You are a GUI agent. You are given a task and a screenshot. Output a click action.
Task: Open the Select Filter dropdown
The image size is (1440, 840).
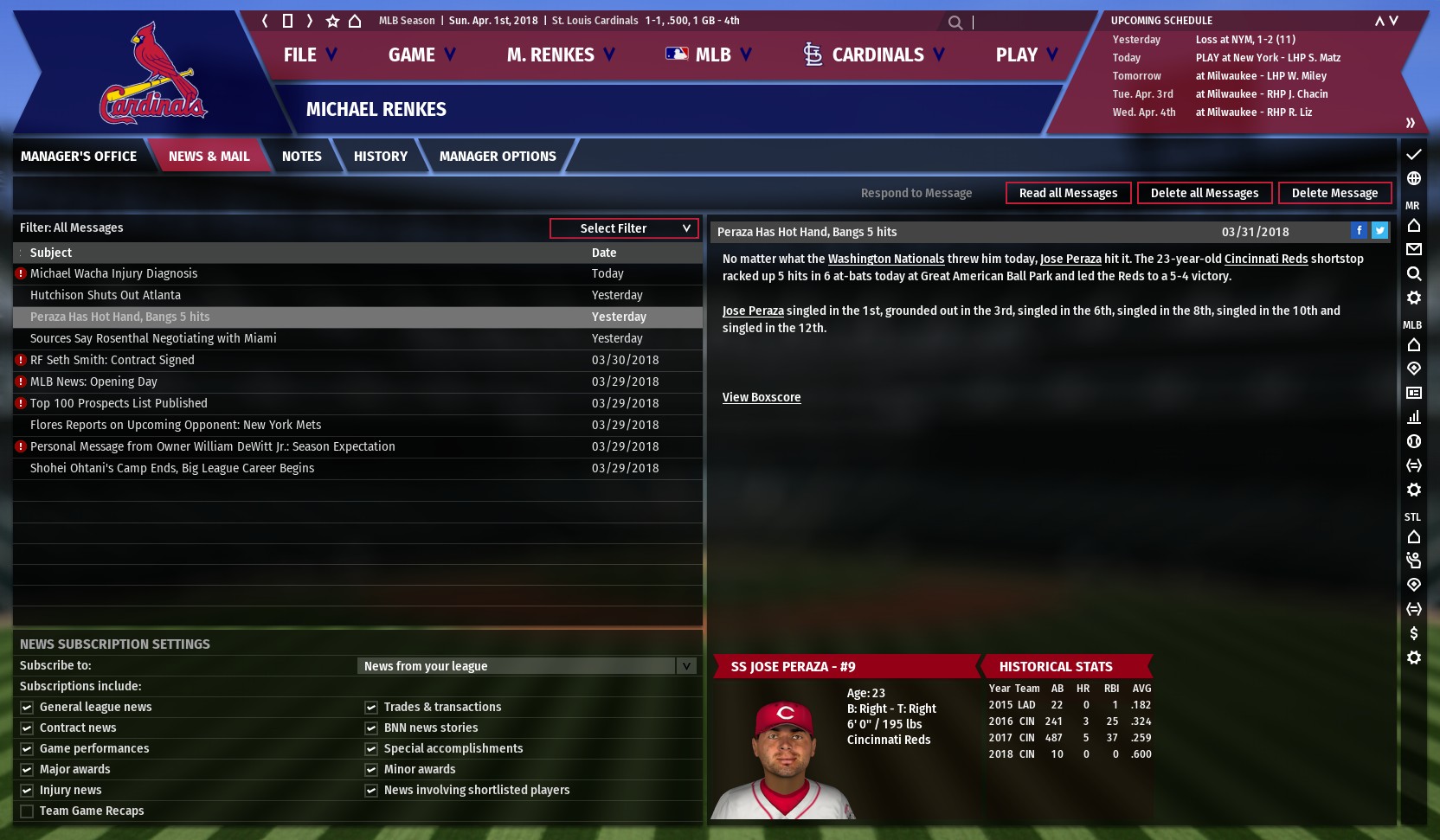click(624, 228)
